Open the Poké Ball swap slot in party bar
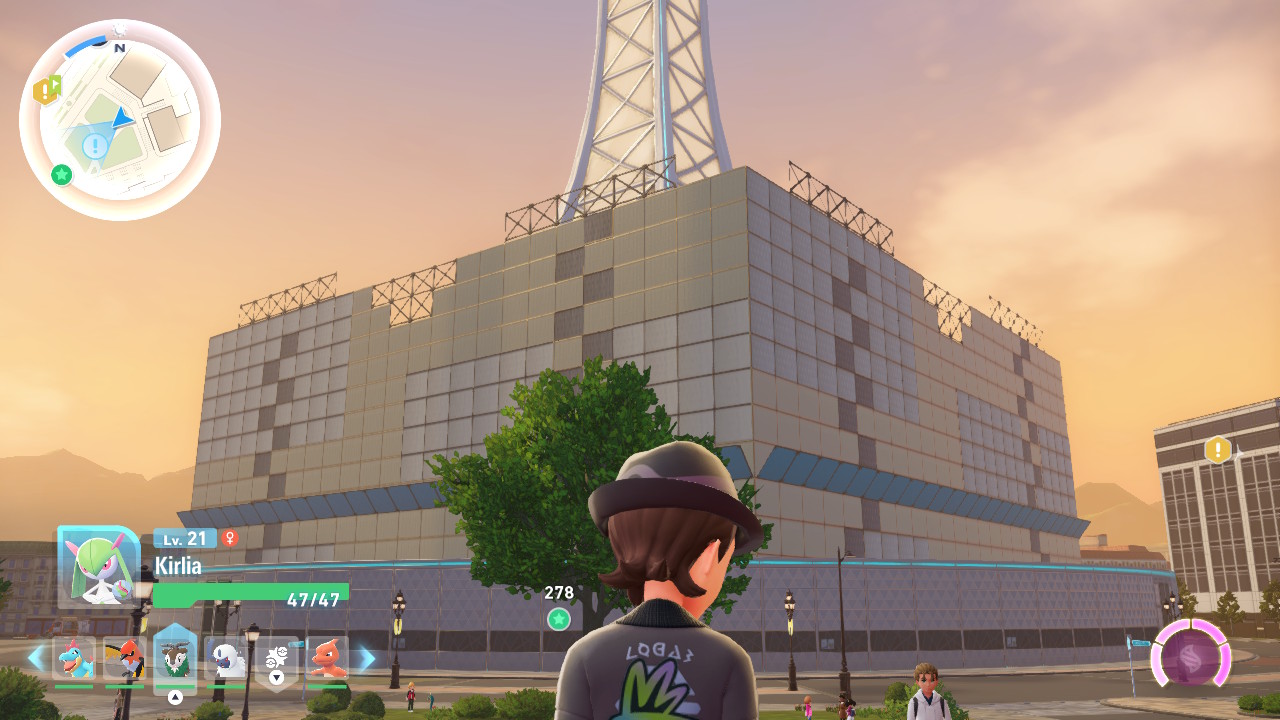Viewport: 1280px width, 720px height. [277, 658]
